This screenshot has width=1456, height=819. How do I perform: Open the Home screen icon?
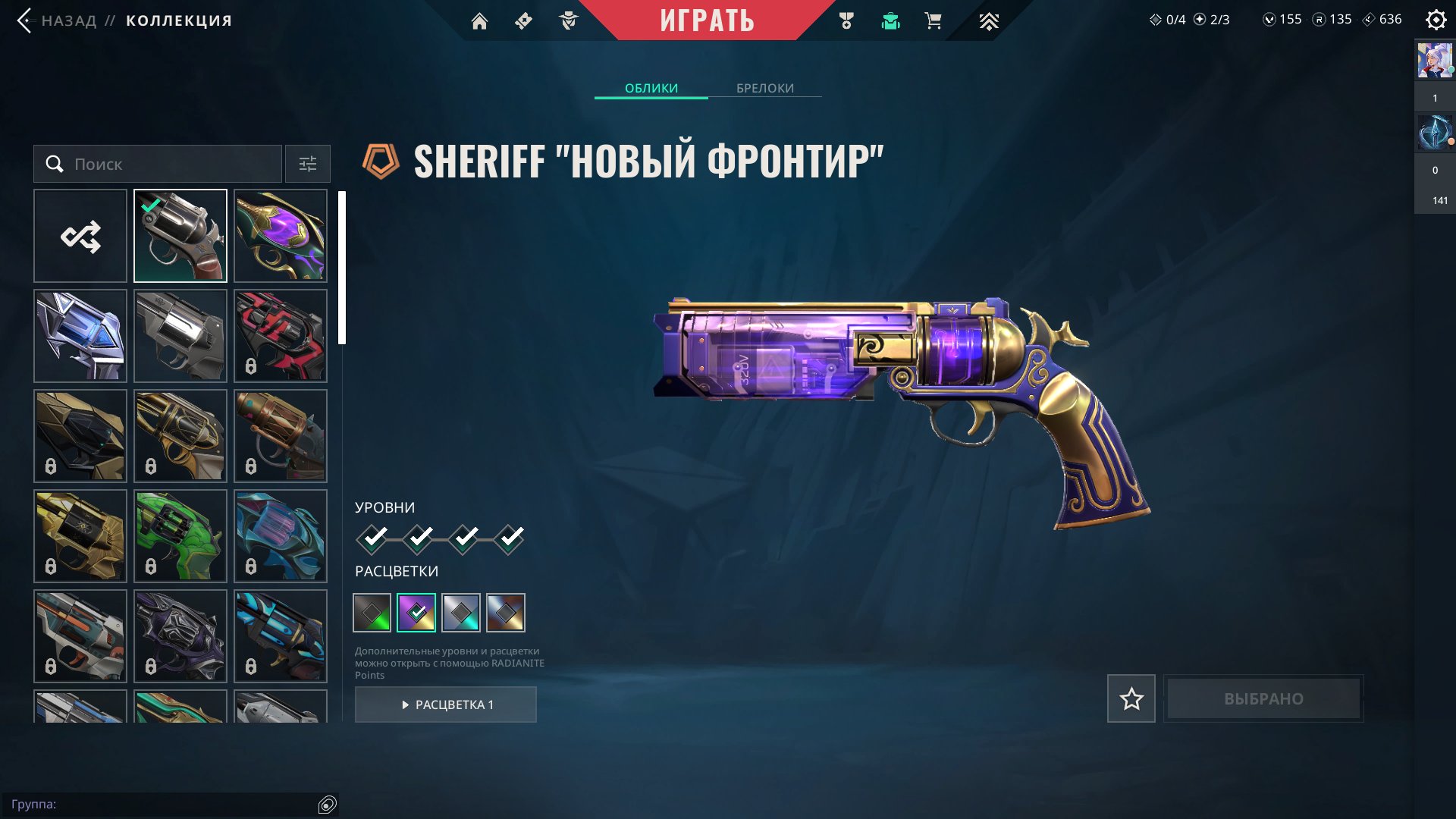point(479,20)
